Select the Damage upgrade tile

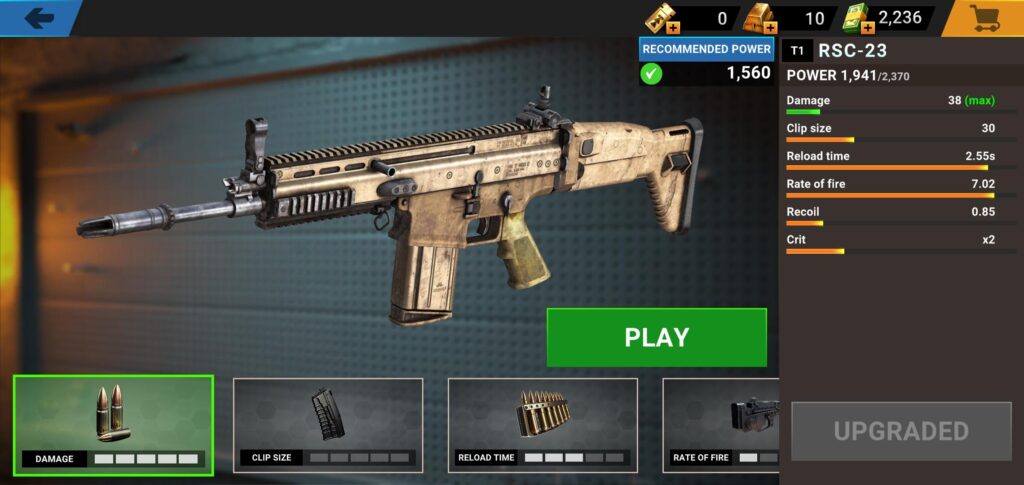click(113, 424)
